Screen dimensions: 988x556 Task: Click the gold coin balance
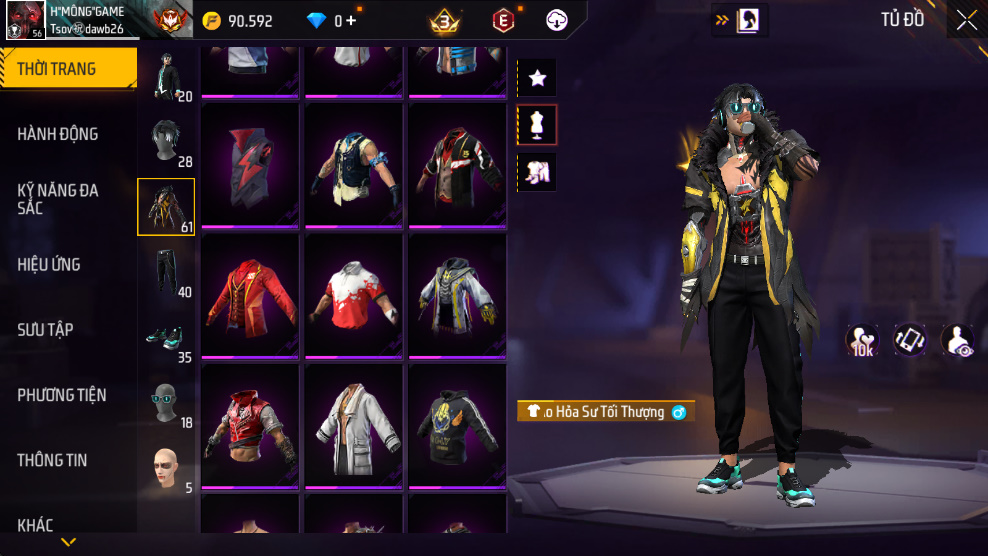(237, 21)
